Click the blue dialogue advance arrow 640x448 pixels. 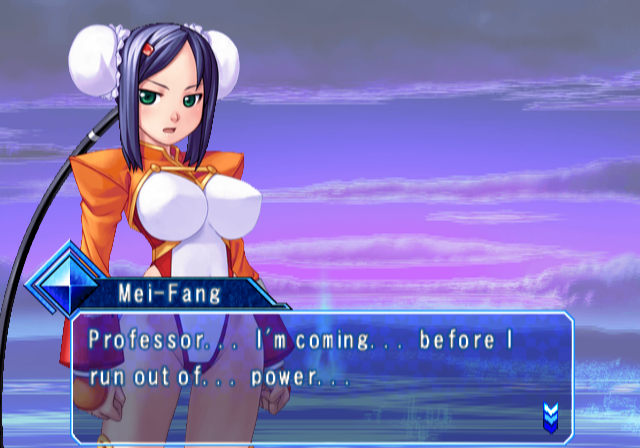click(549, 414)
